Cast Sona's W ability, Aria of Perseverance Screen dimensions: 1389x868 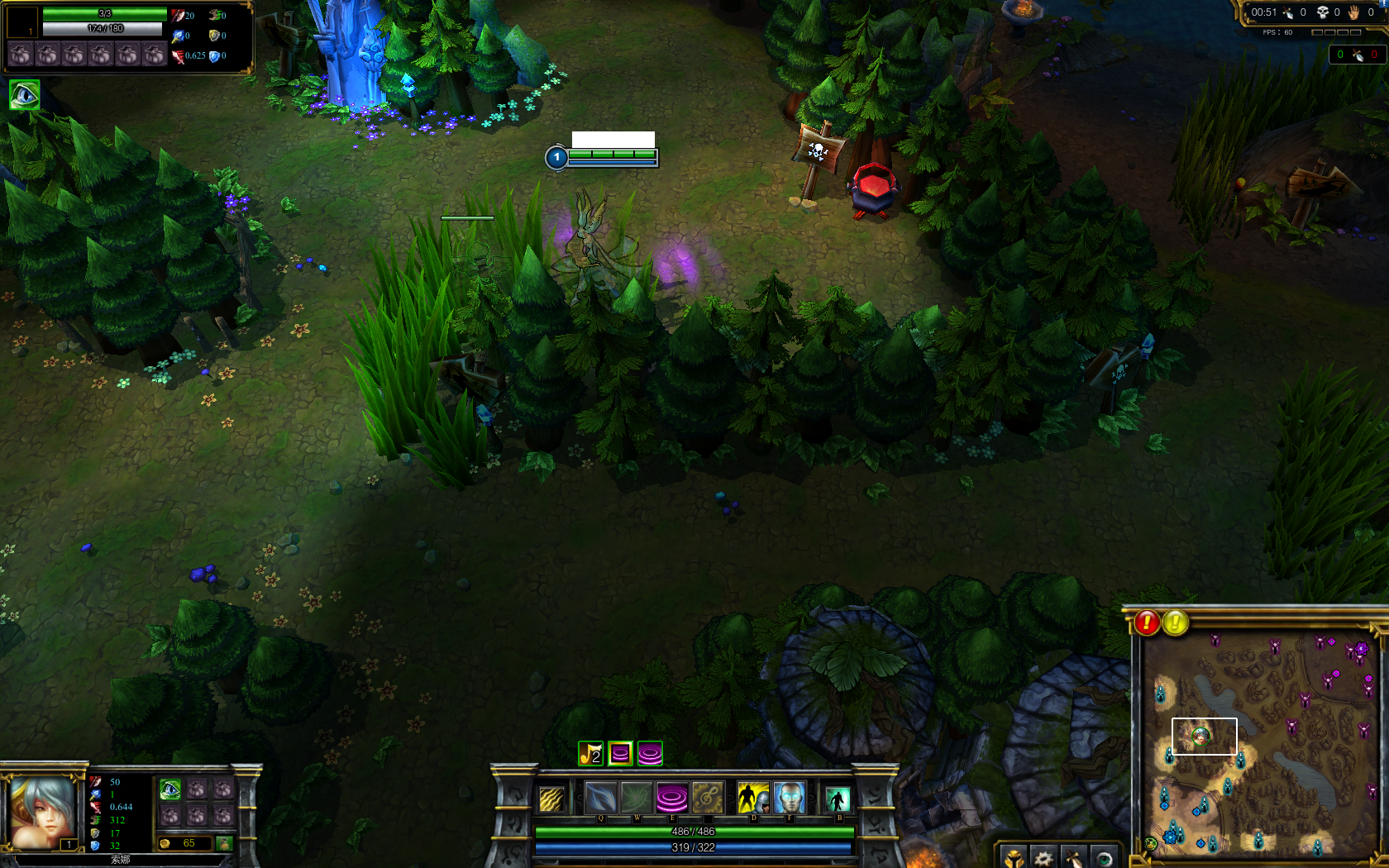637,799
